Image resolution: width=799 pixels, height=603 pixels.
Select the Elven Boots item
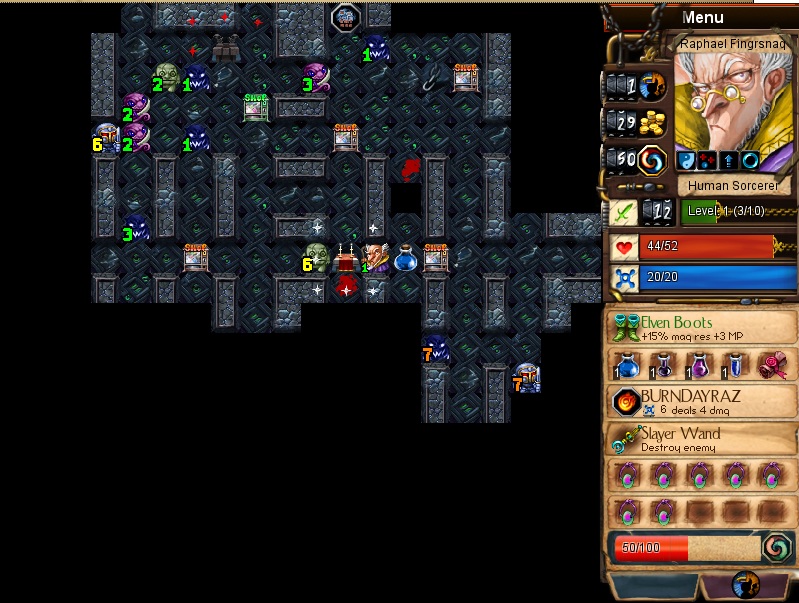[702, 327]
